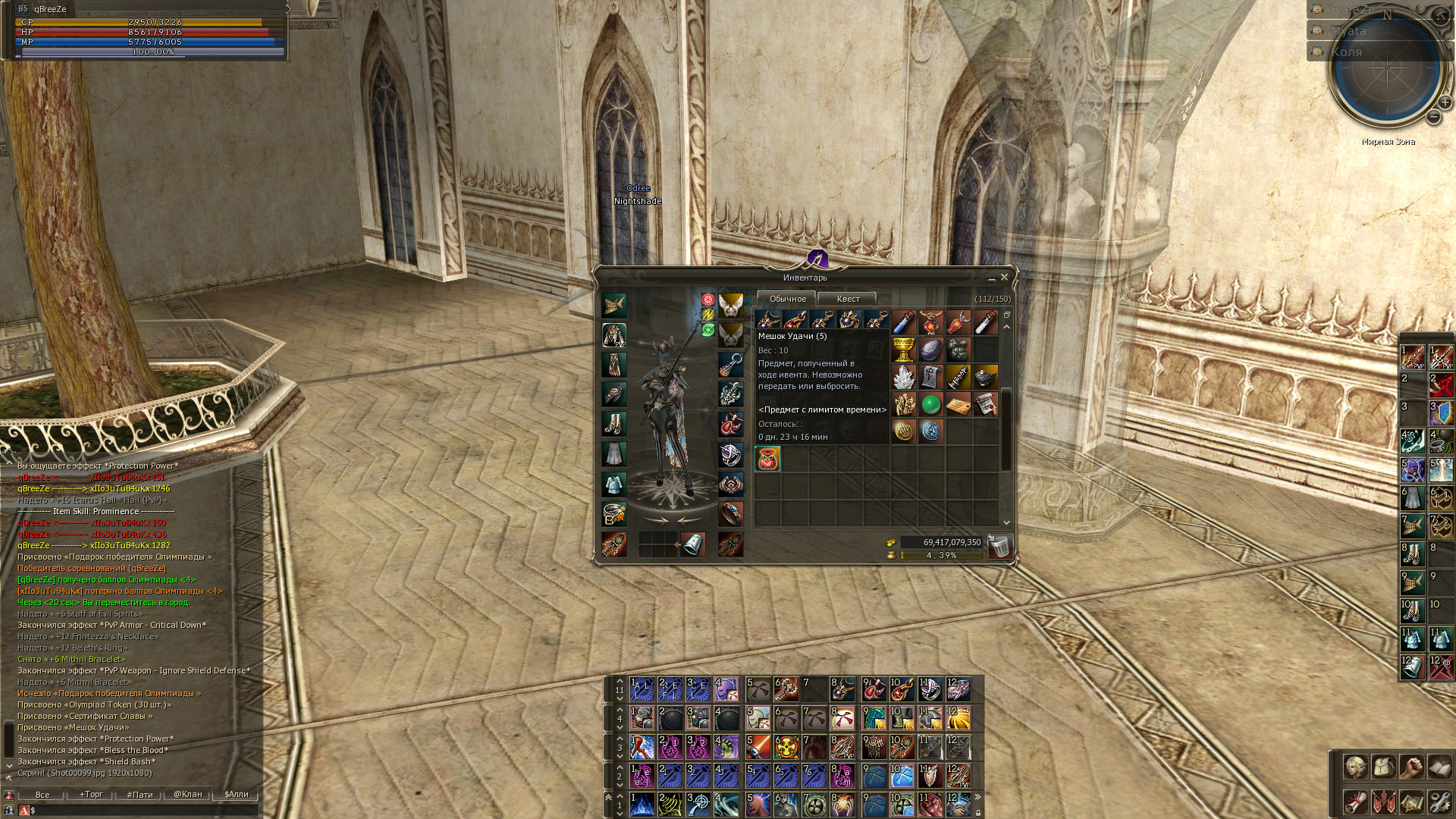Select the #Пати chat tab
Viewport: 1456px width, 819px height.
[x=140, y=795]
